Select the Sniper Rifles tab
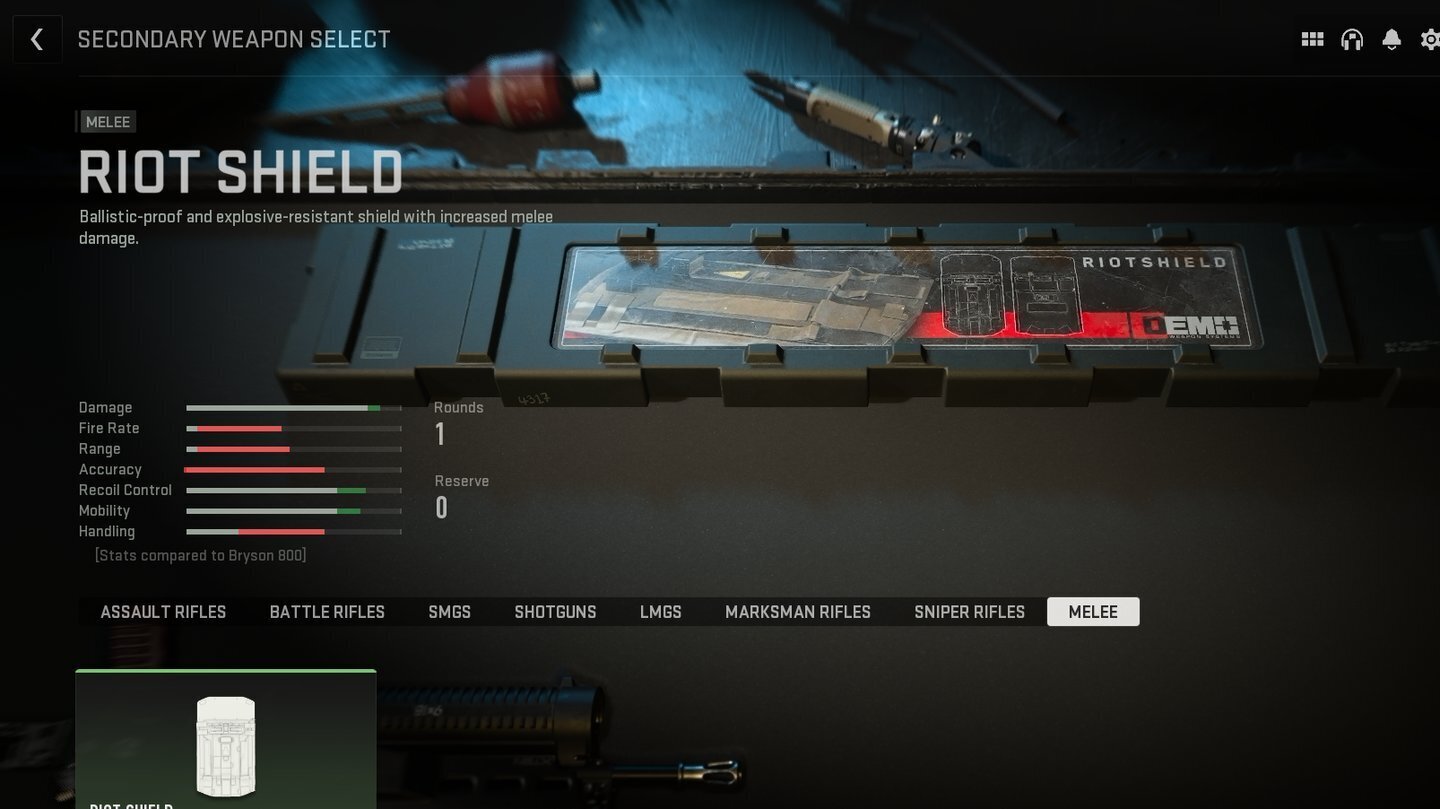This screenshot has height=809, width=1440. coord(969,612)
